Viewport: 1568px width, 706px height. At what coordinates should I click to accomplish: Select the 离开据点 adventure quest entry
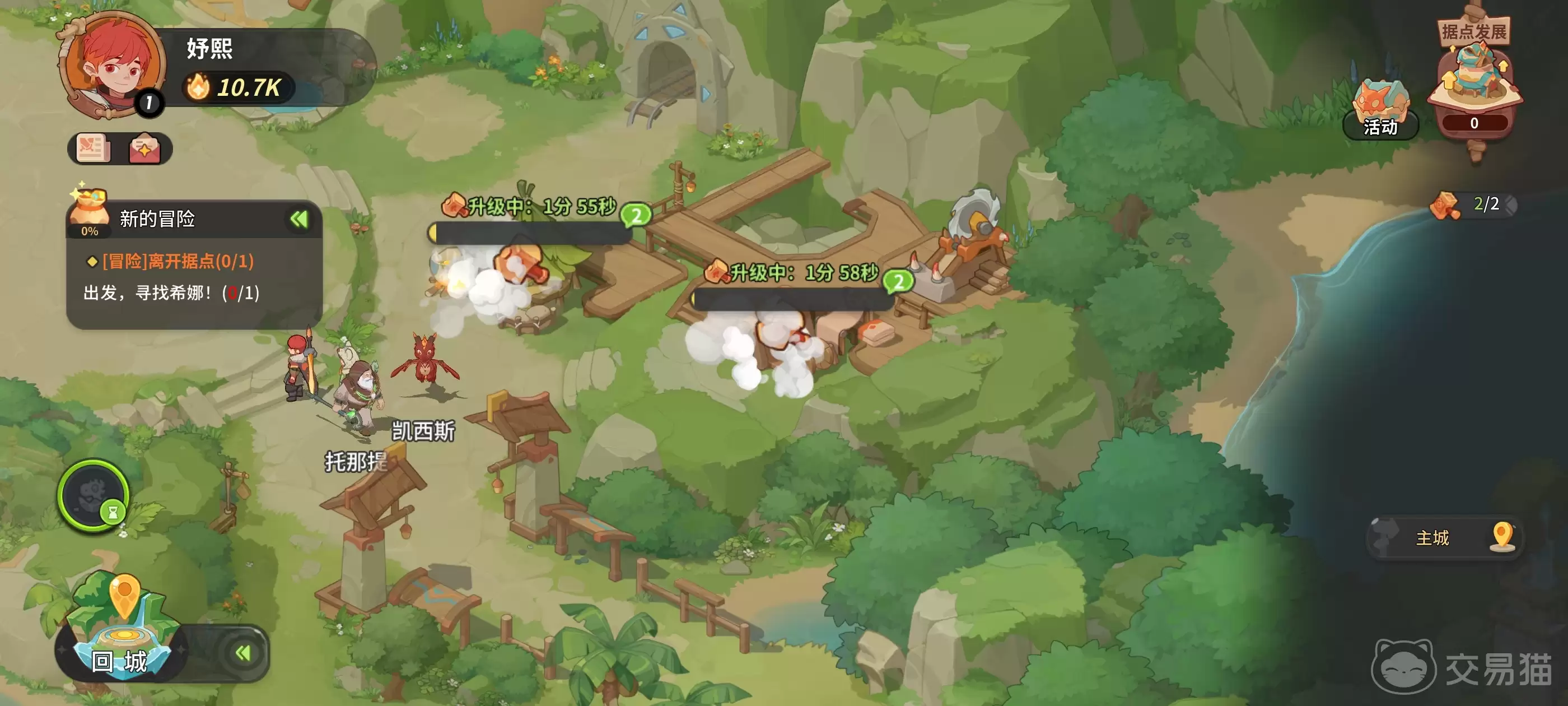(178, 262)
